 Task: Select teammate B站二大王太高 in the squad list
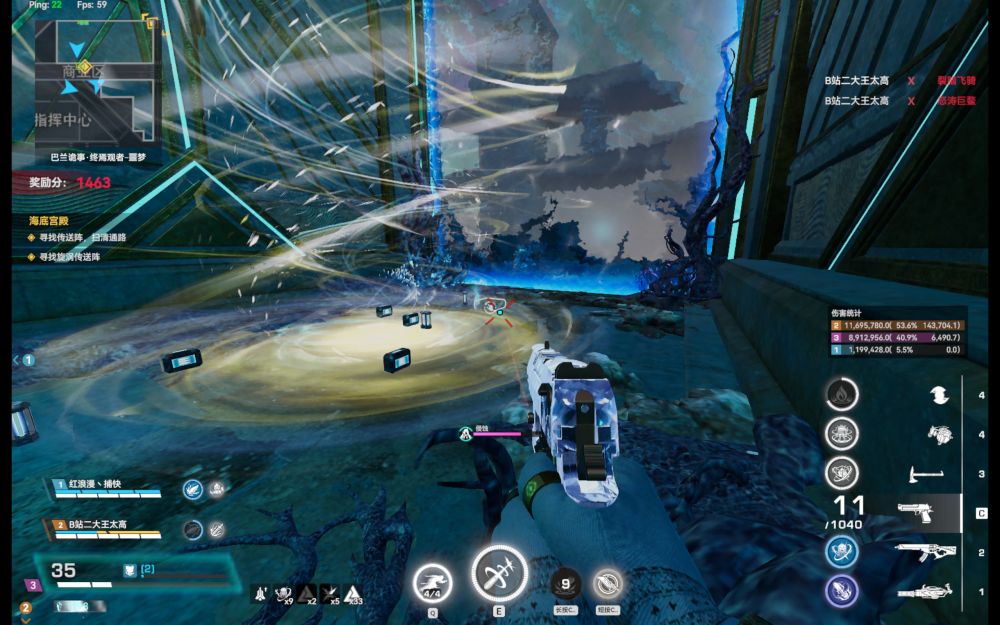tap(105, 525)
